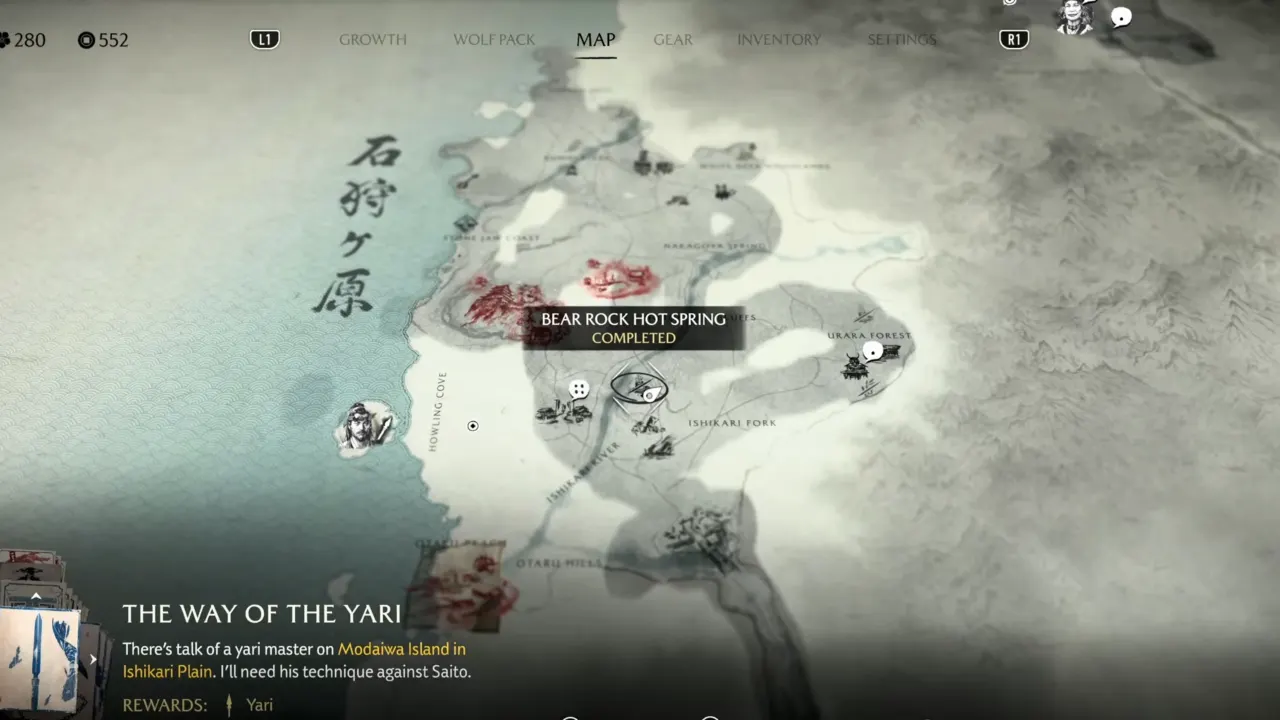1280x720 pixels.
Task: Go to the Settings tab
Action: pyautogui.click(x=901, y=40)
